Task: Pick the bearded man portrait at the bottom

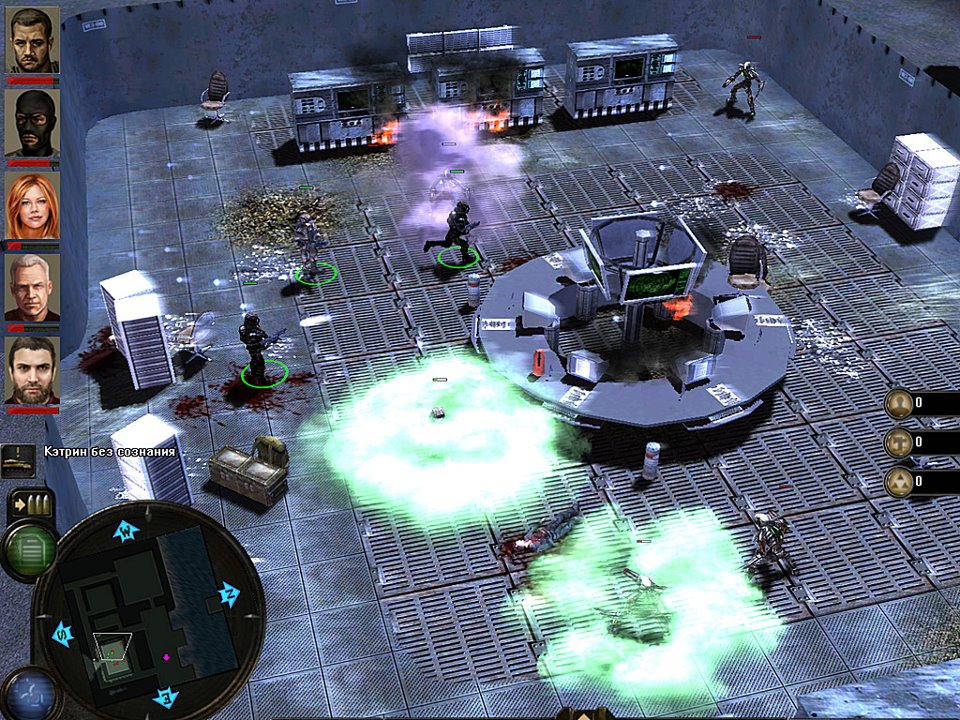Action: point(33,370)
